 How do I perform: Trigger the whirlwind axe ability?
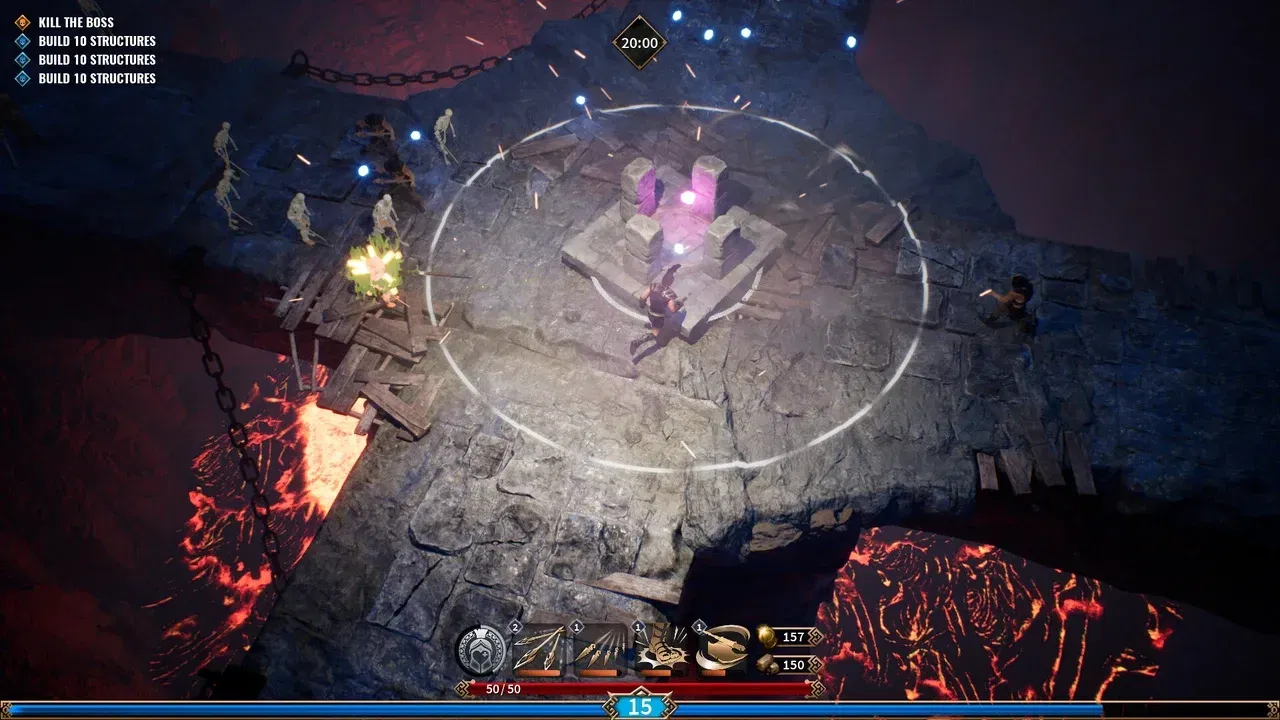tap(720, 648)
